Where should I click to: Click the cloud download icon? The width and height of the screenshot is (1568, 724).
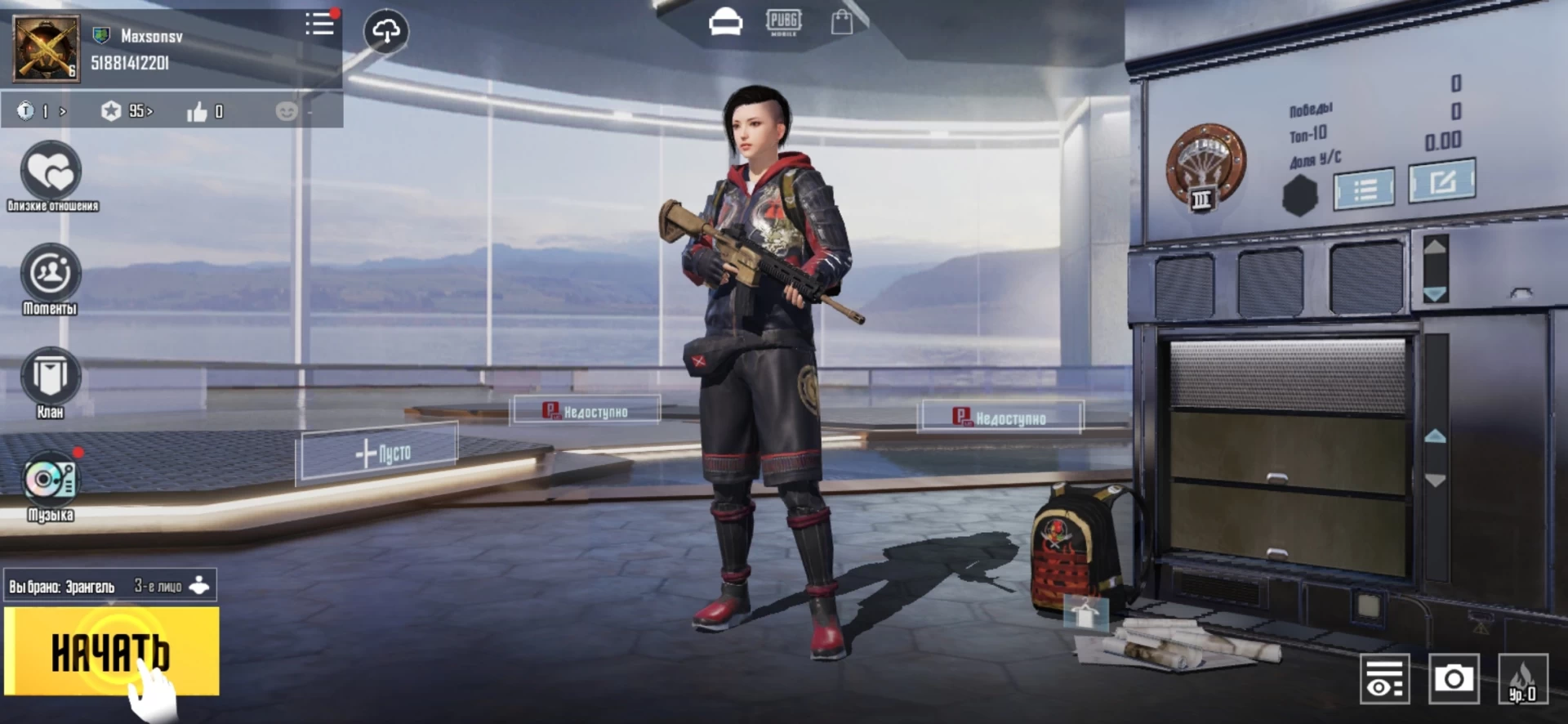(385, 32)
